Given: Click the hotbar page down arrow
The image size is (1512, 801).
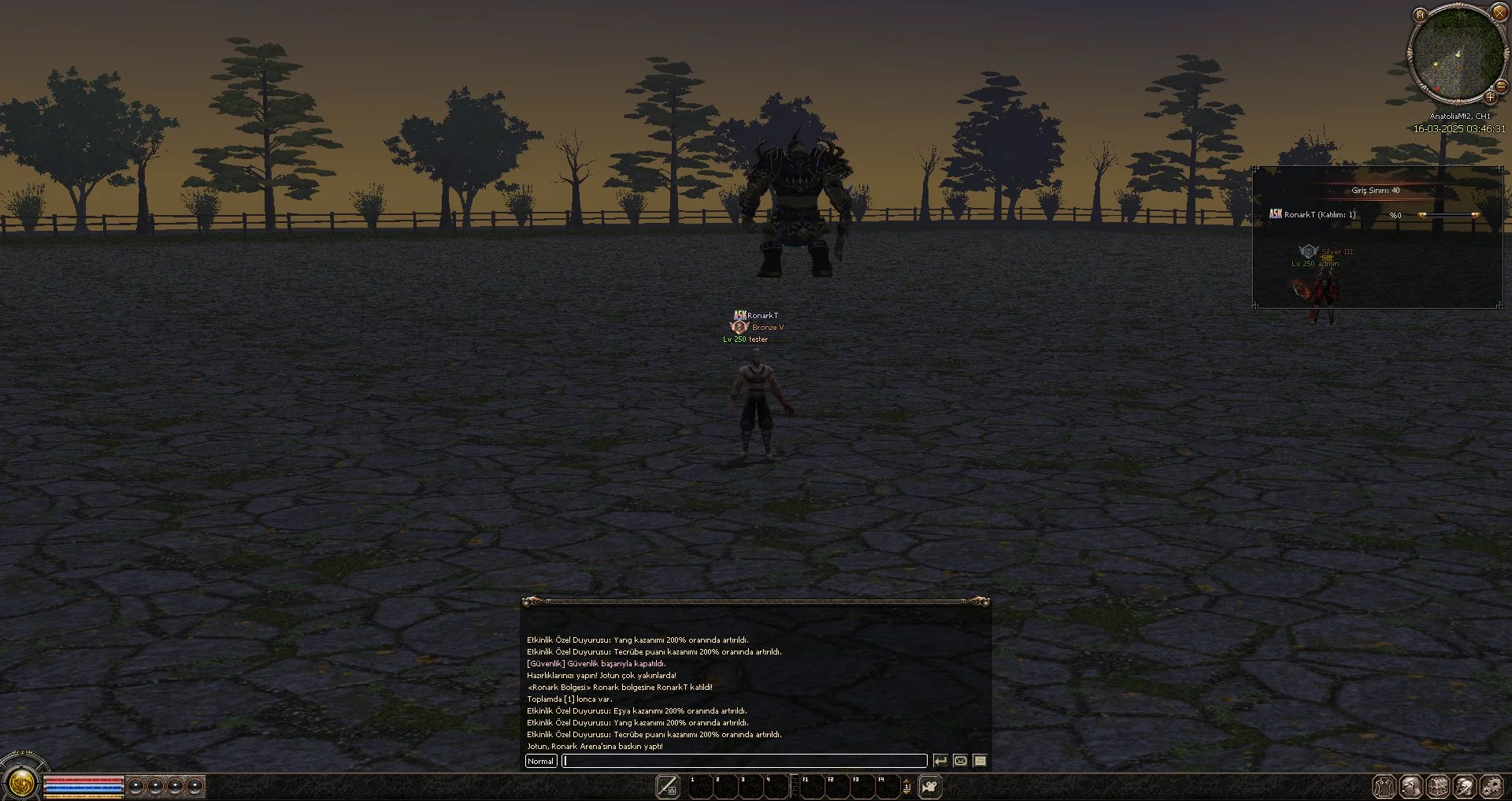Looking at the screenshot, I should click(x=907, y=792).
